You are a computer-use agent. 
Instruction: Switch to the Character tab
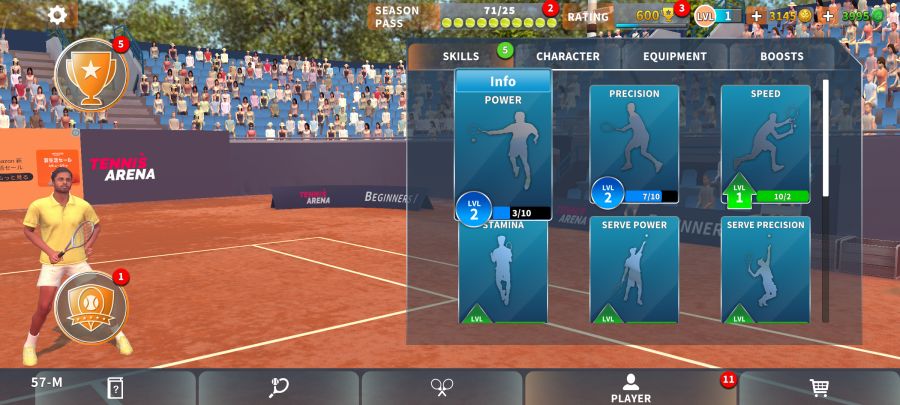(567, 57)
